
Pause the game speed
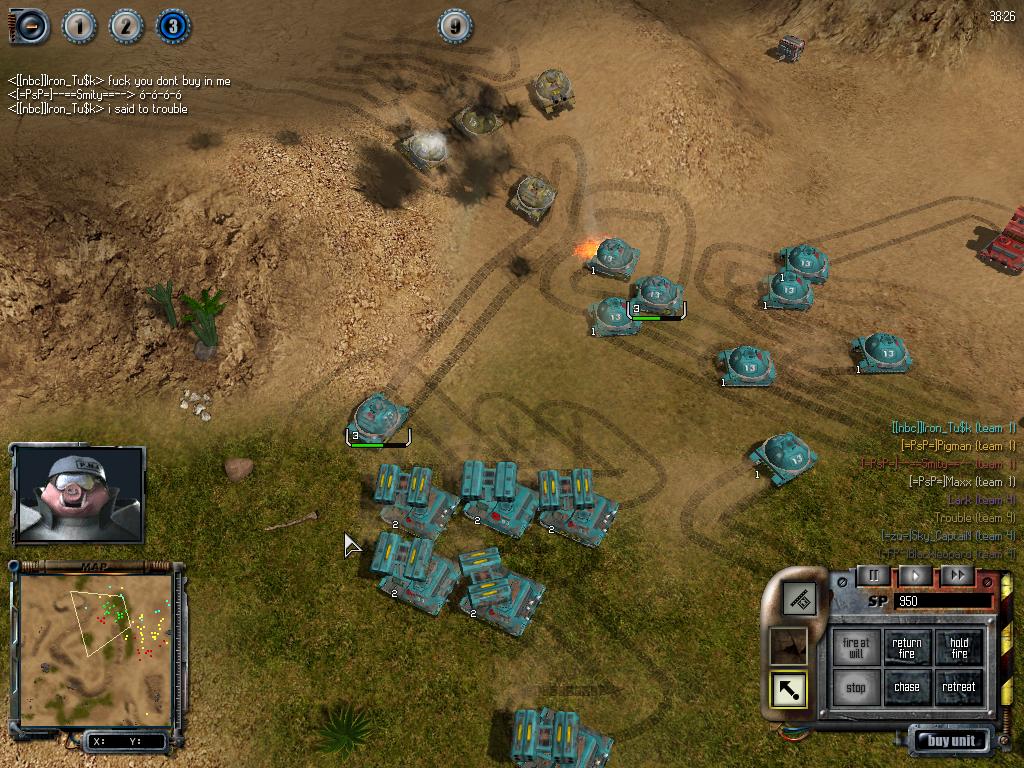click(873, 575)
